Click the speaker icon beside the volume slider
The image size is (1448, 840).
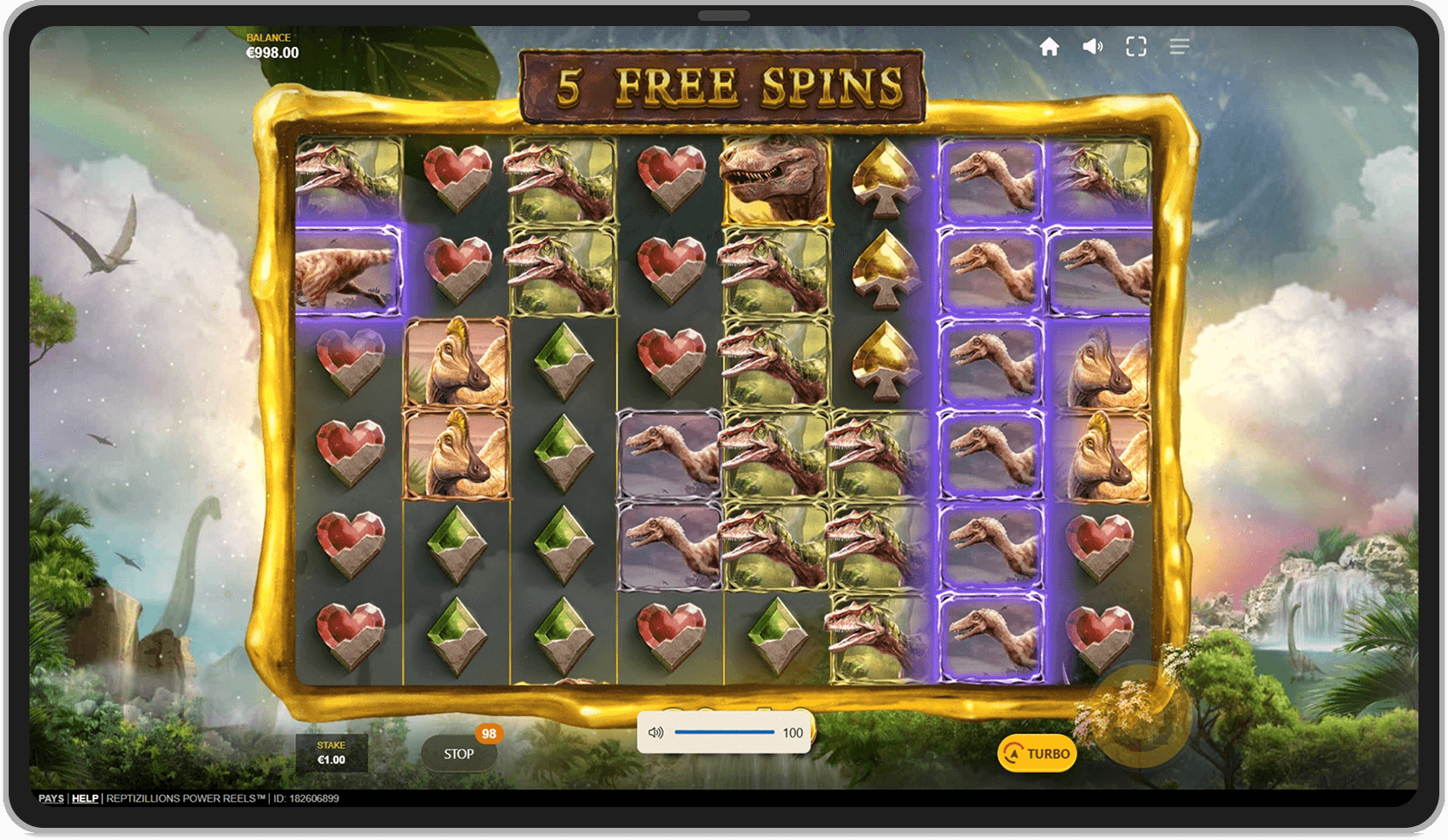(658, 732)
